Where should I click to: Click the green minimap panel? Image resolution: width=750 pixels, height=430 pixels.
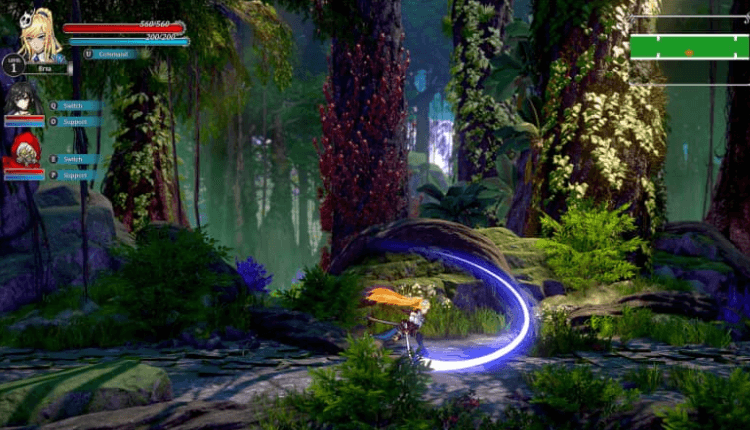pos(689,47)
